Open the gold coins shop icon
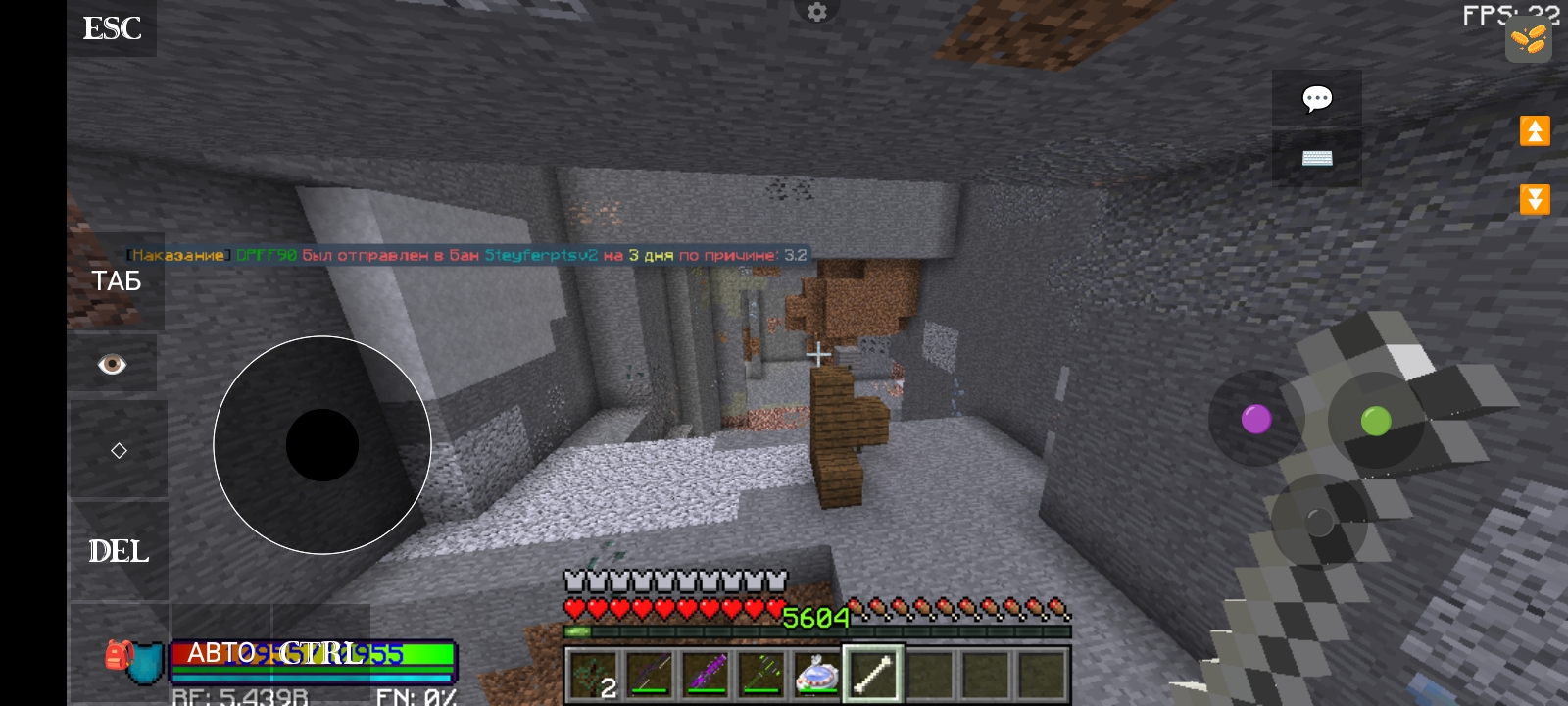The image size is (1568, 706). 1528,41
